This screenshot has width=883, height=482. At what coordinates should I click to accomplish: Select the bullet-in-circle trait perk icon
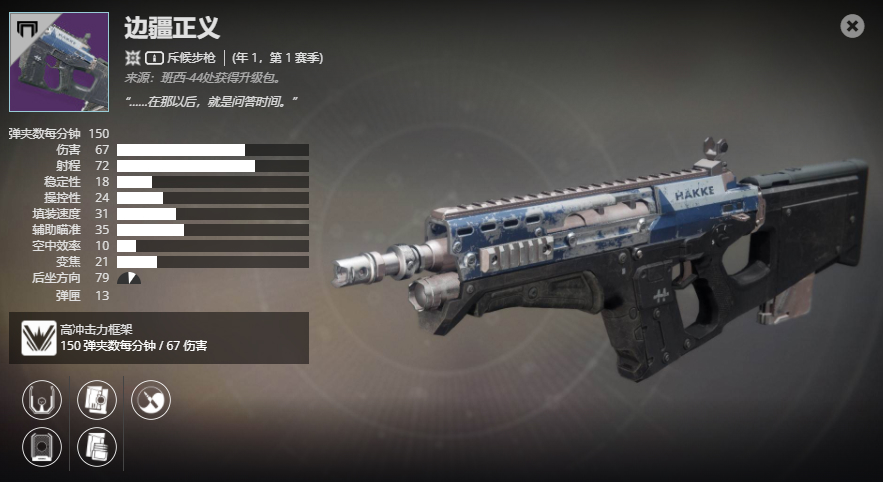point(151,400)
